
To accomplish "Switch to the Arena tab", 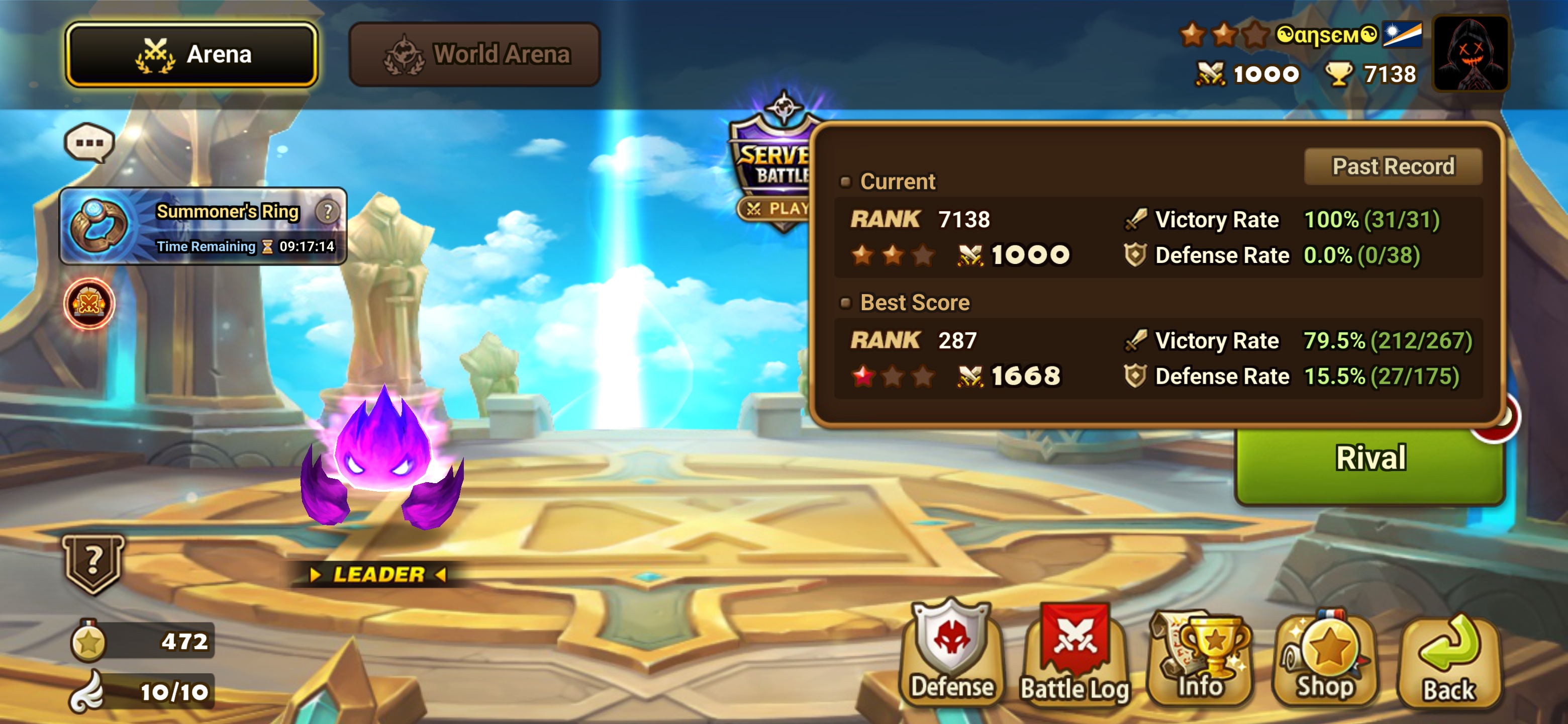I will pyautogui.click(x=192, y=54).
